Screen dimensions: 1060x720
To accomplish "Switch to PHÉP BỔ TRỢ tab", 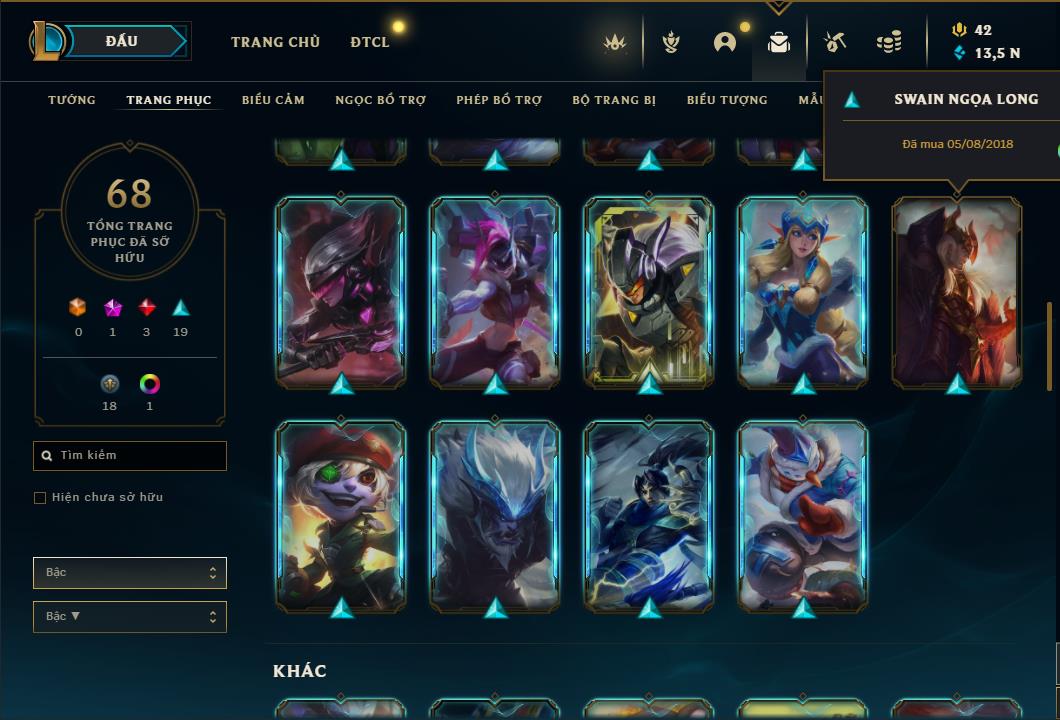I will pos(499,100).
